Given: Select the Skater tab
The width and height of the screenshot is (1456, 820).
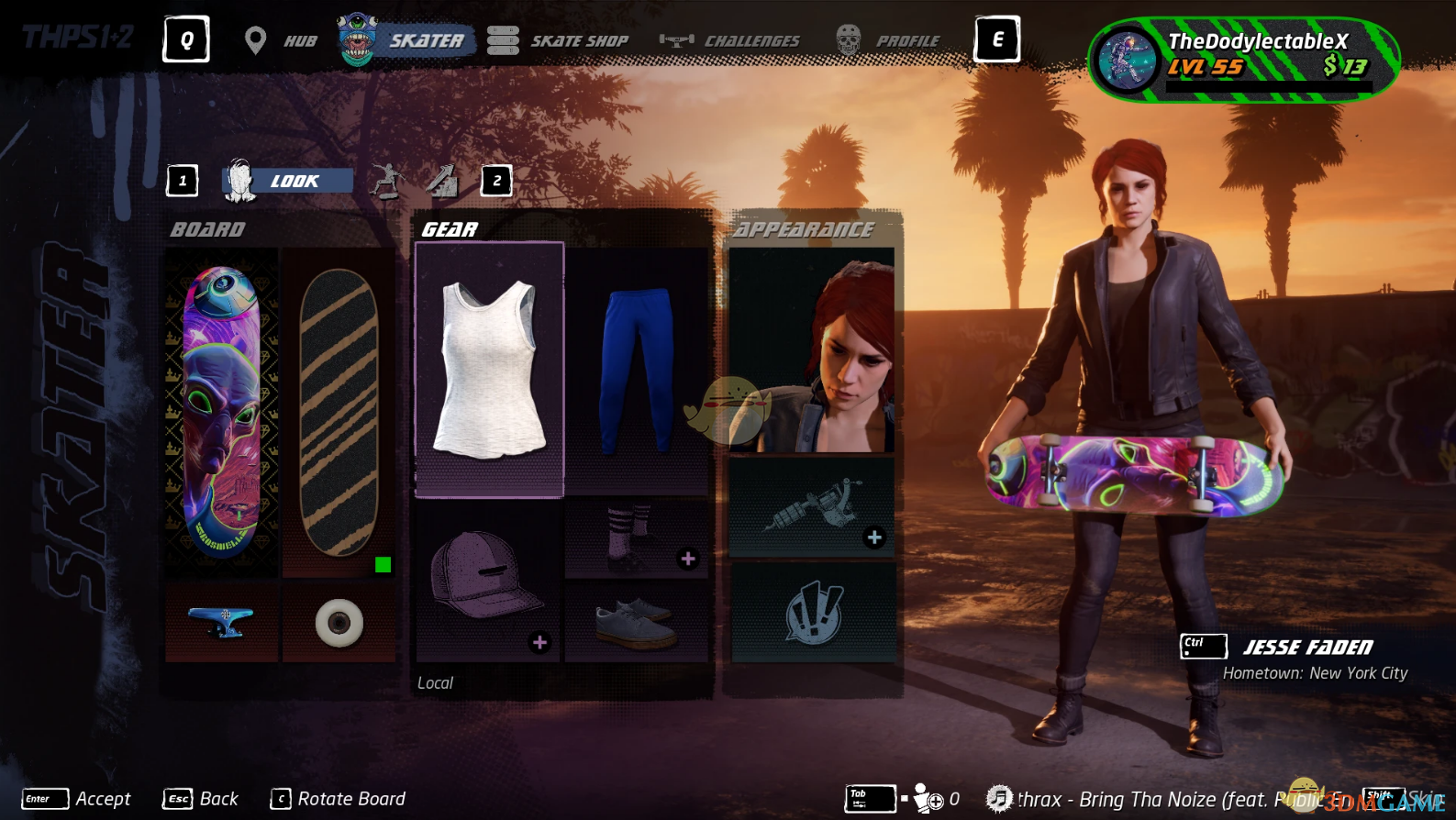Looking at the screenshot, I should (x=406, y=40).
